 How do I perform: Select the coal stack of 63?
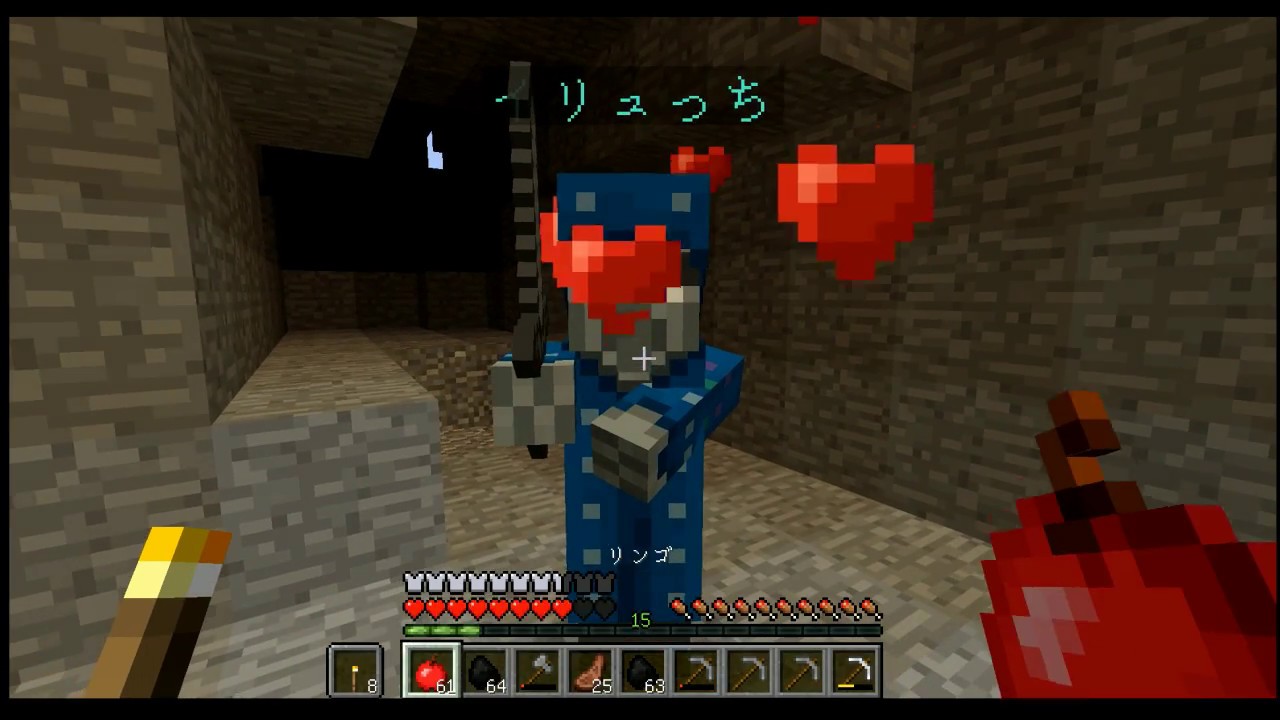click(647, 668)
